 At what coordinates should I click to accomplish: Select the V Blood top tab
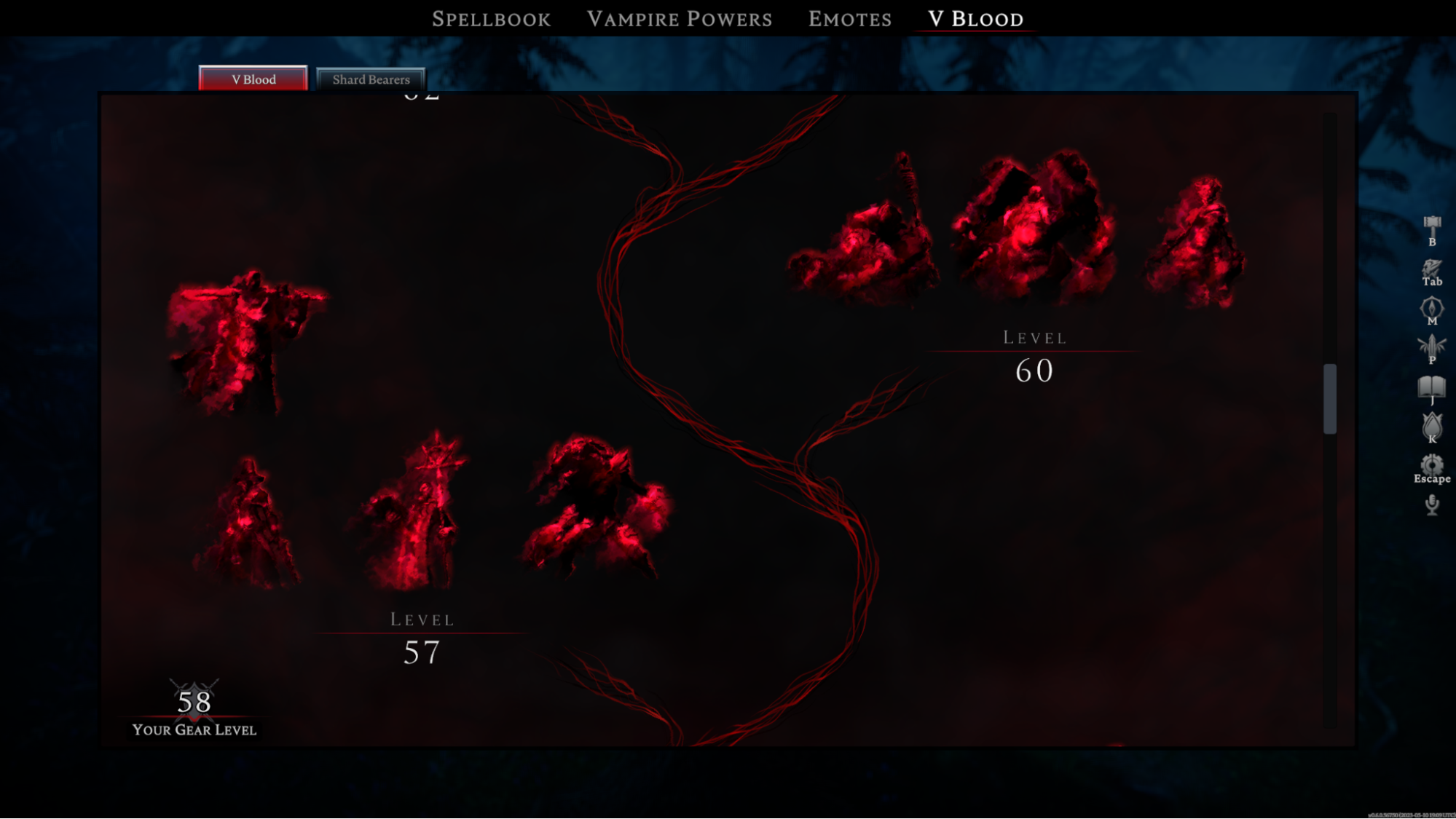coord(975,19)
